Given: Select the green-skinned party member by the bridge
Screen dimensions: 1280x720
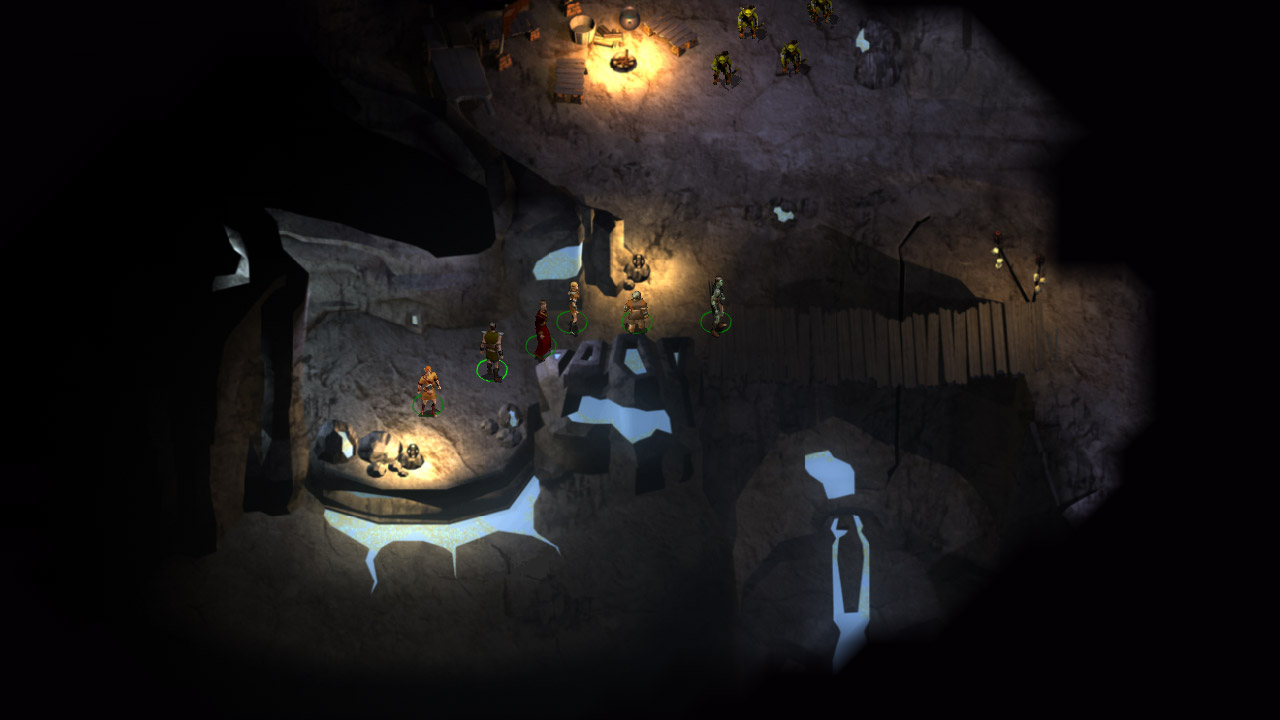Looking at the screenshot, I should tap(716, 303).
